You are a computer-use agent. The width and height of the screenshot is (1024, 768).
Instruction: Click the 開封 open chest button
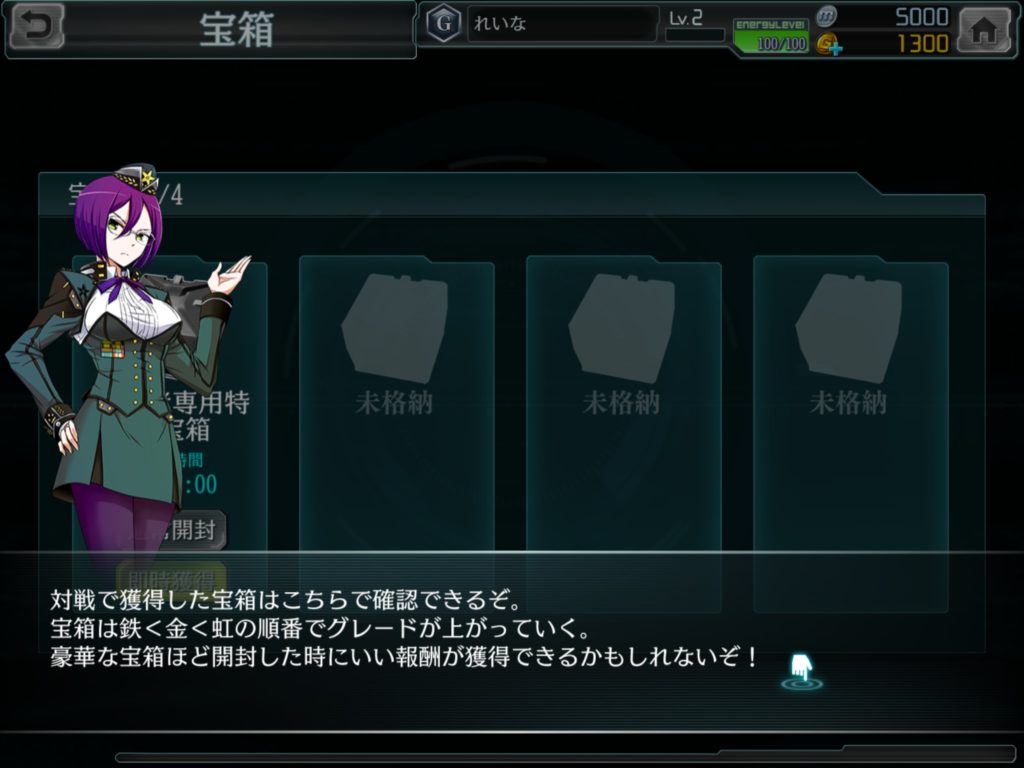(194, 530)
